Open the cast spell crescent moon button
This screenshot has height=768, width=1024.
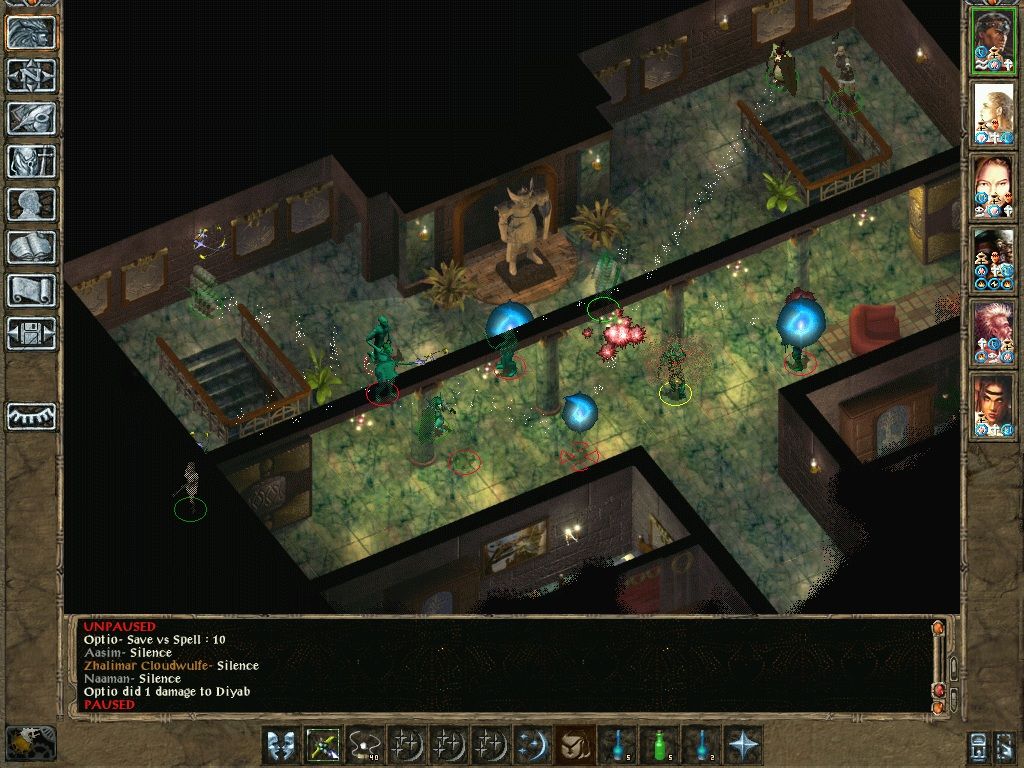pos(532,745)
